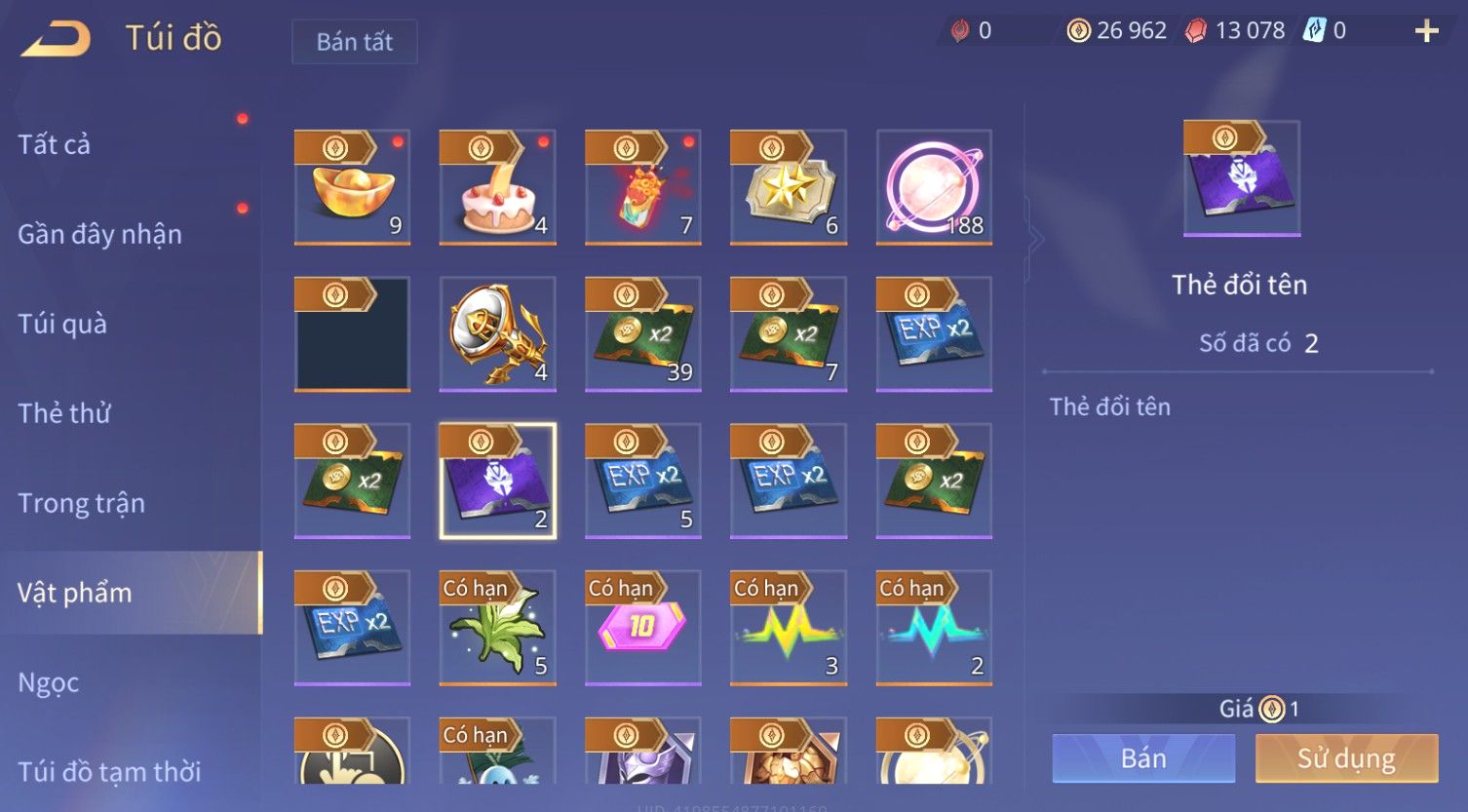Switch to Trong trận category
Image resolution: width=1468 pixels, height=812 pixels.
click(81, 503)
